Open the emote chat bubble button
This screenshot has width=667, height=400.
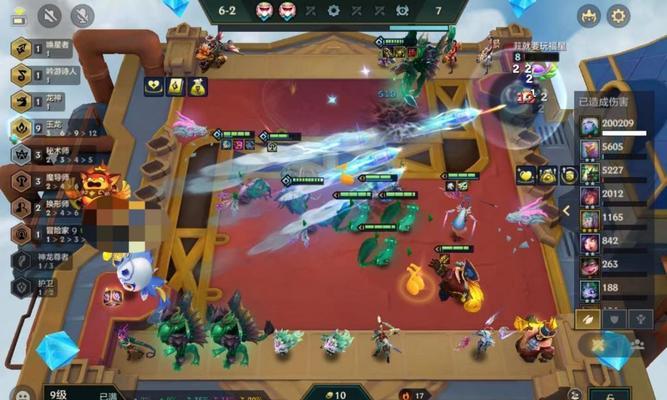[x=23, y=393]
